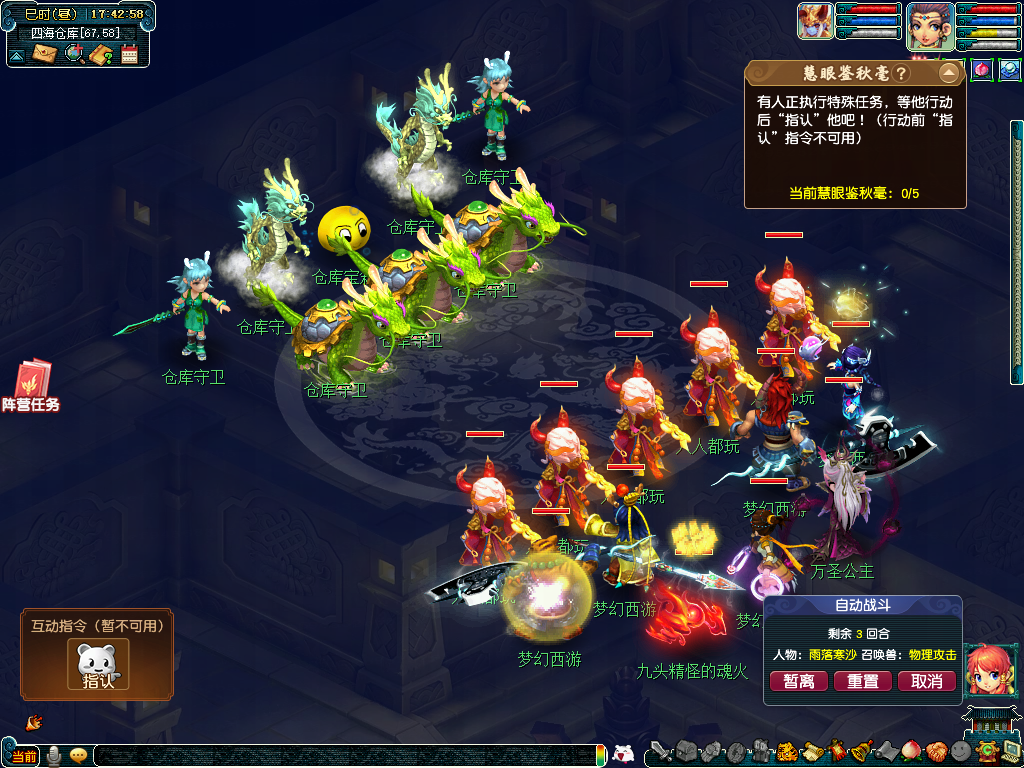1024x768 pixels.
Task: Select the player character portrait
Action: (x=930, y=25)
